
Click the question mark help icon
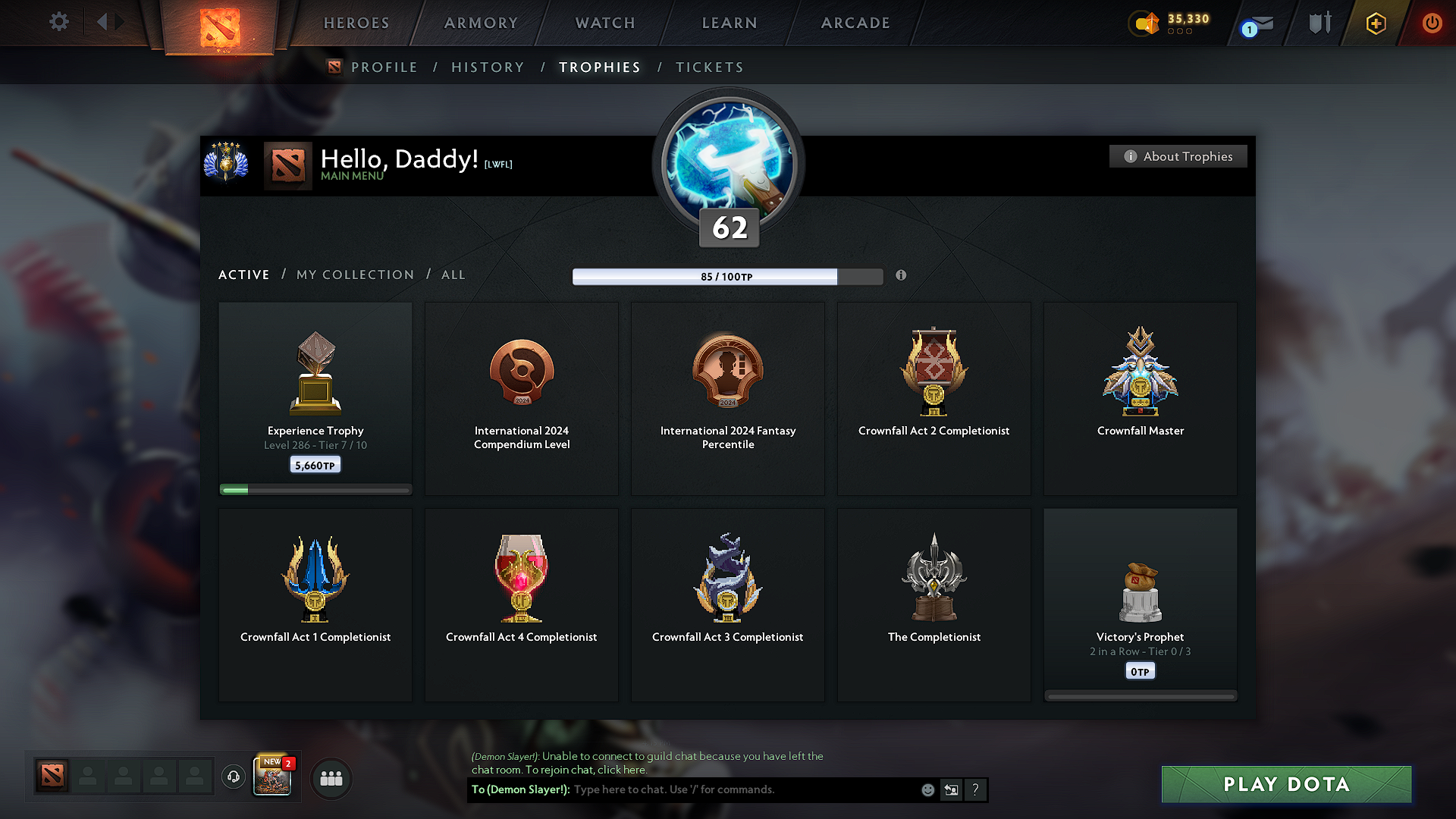click(975, 789)
